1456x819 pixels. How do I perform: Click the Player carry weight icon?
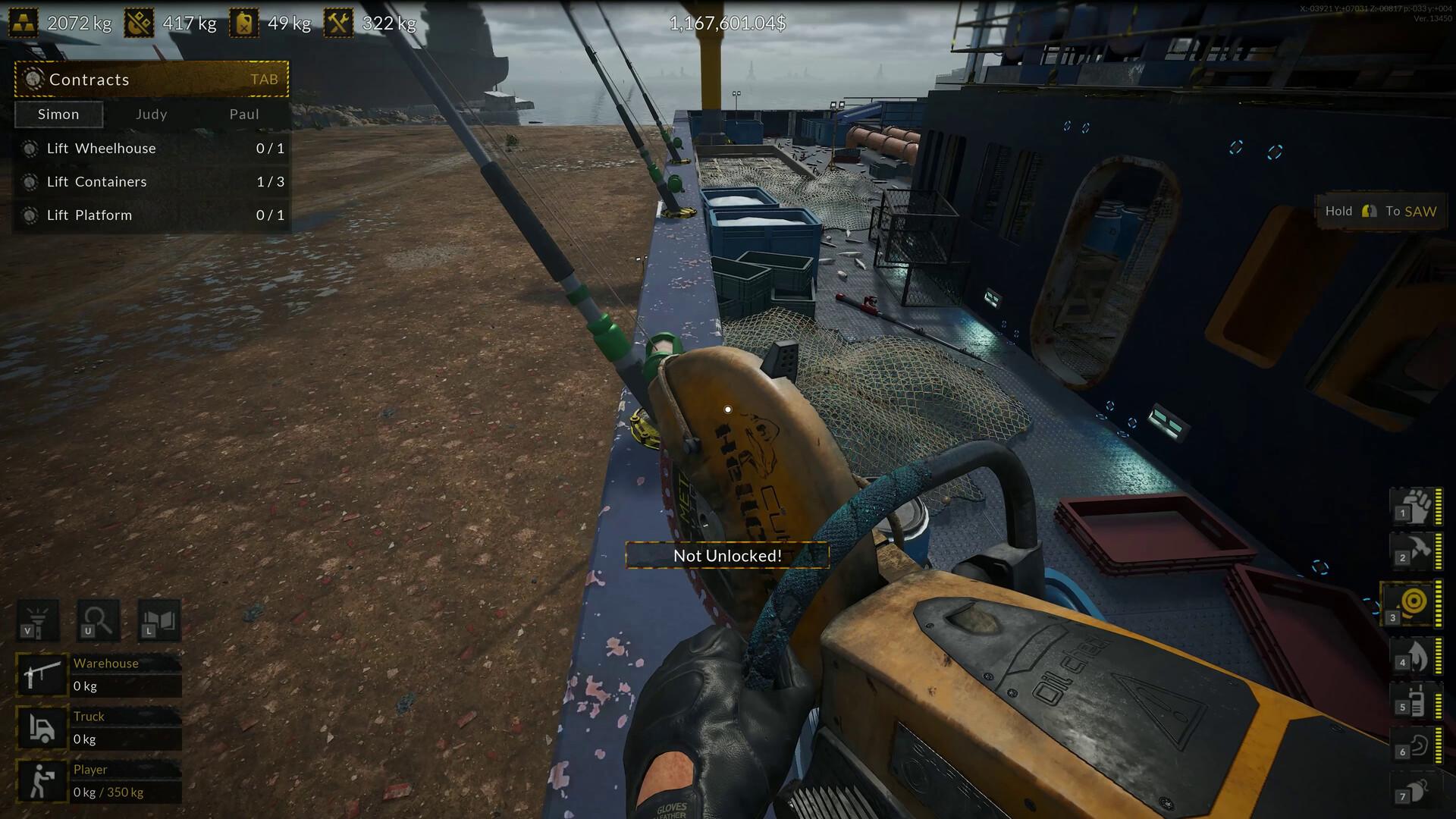tap(42, 780)
